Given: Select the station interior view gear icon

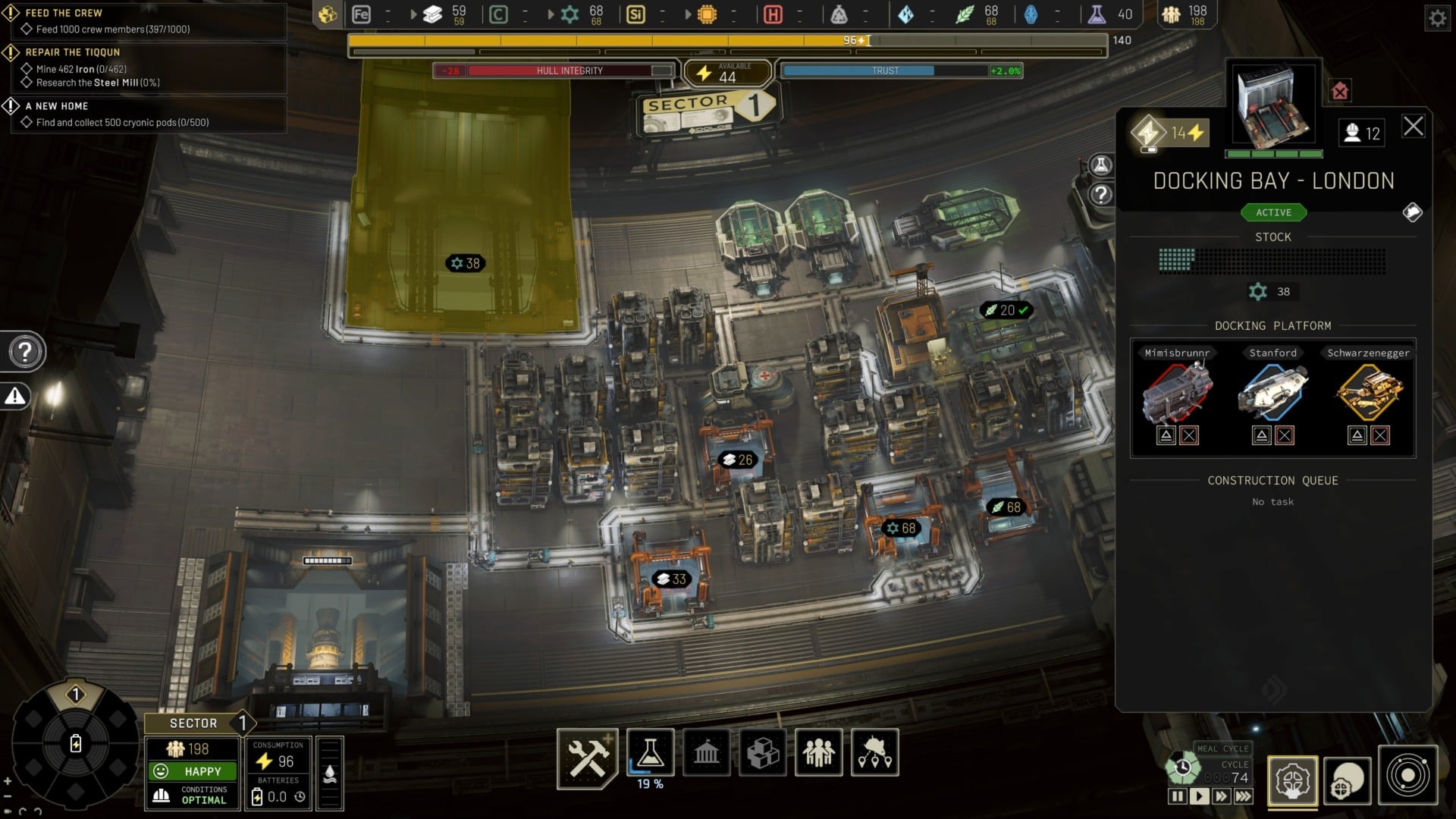Looking at the screenshot, I should (x=1293, y=781).
